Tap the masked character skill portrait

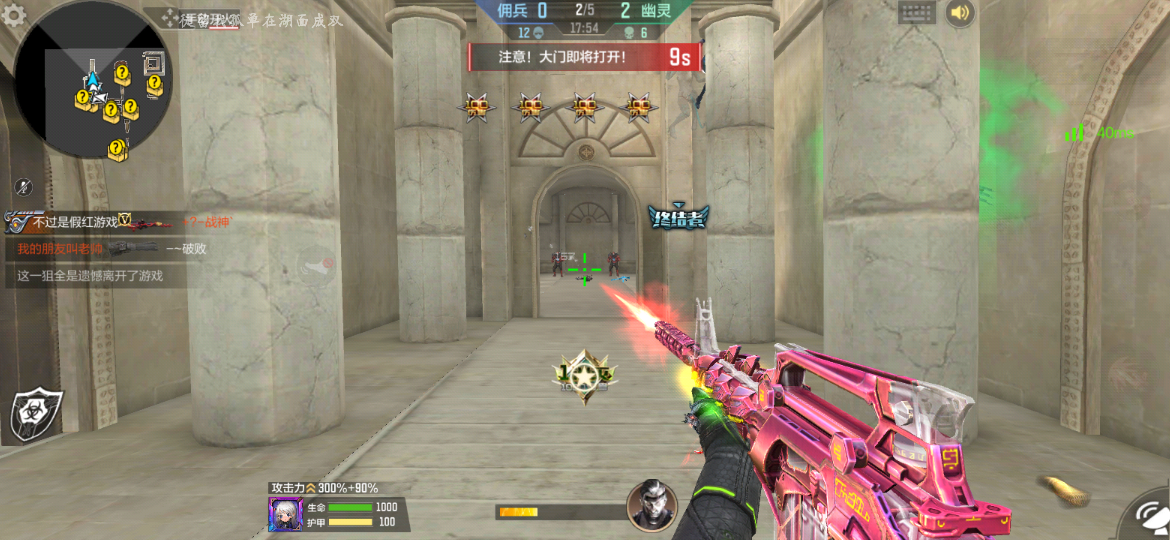click(651, 505)
